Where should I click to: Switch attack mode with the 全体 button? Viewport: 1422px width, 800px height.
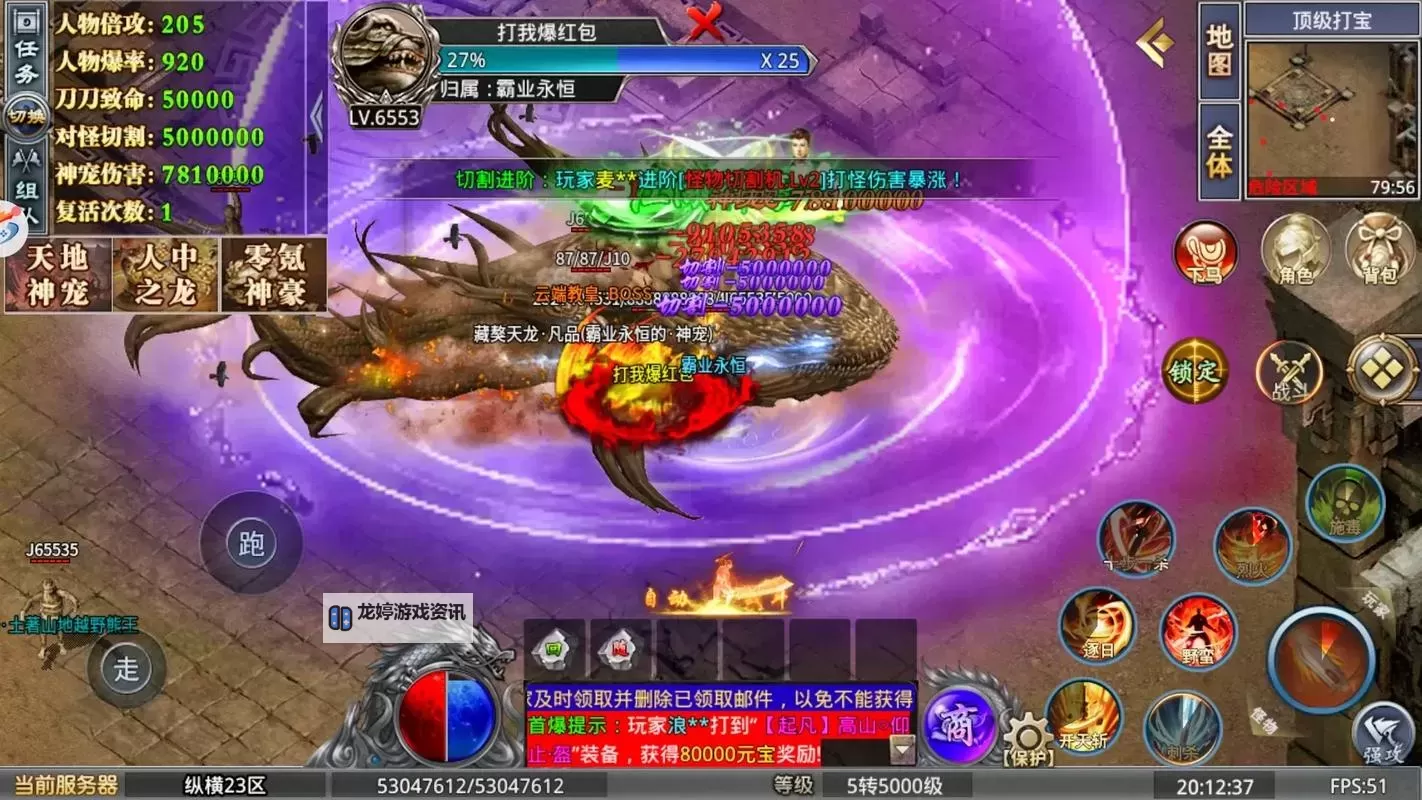1219,150
